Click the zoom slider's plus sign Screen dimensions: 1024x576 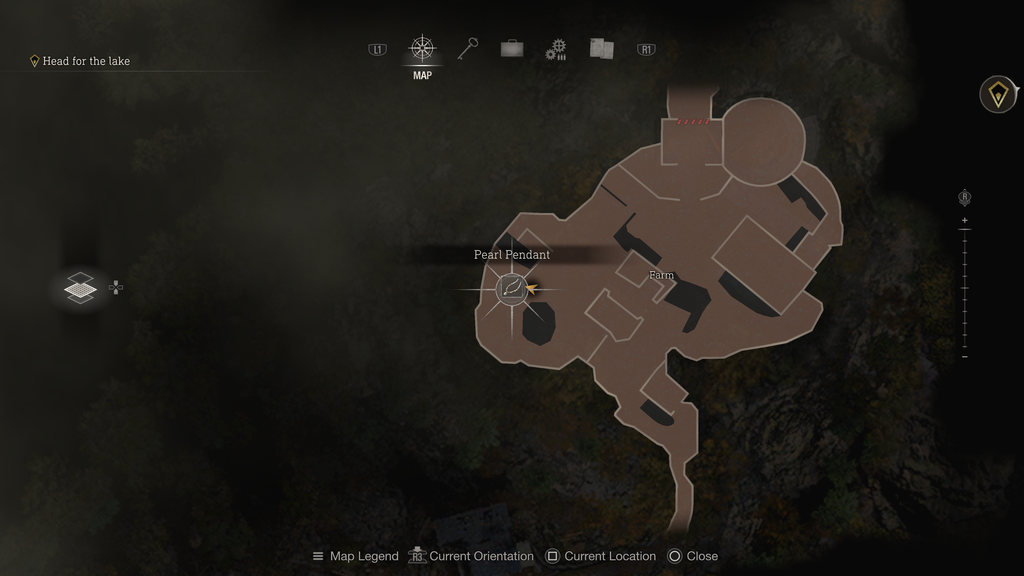click(x=964, y=220)
